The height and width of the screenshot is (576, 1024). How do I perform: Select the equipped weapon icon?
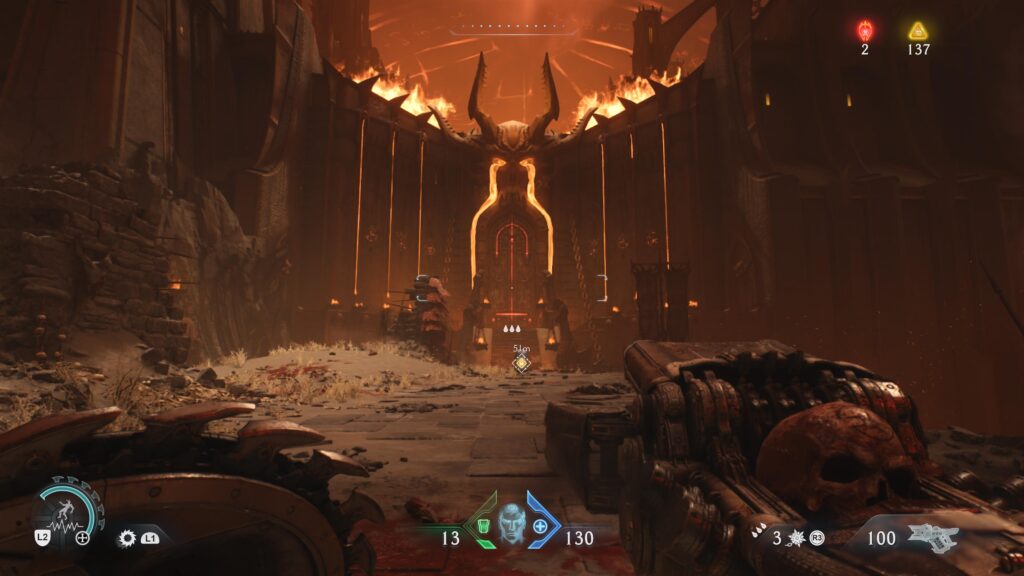(932, 537)
